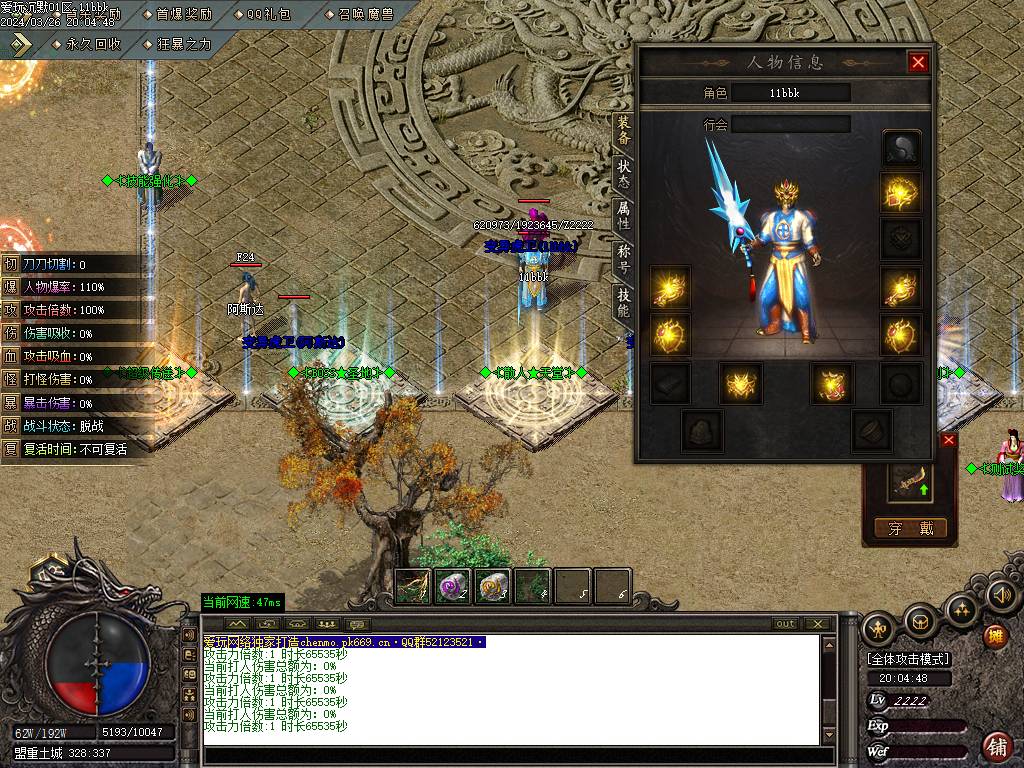Click the chat panel's out button
Image resolution: width=1024 pixels, height=768 pixels.
pyautogui.click(x=786, y=624)
